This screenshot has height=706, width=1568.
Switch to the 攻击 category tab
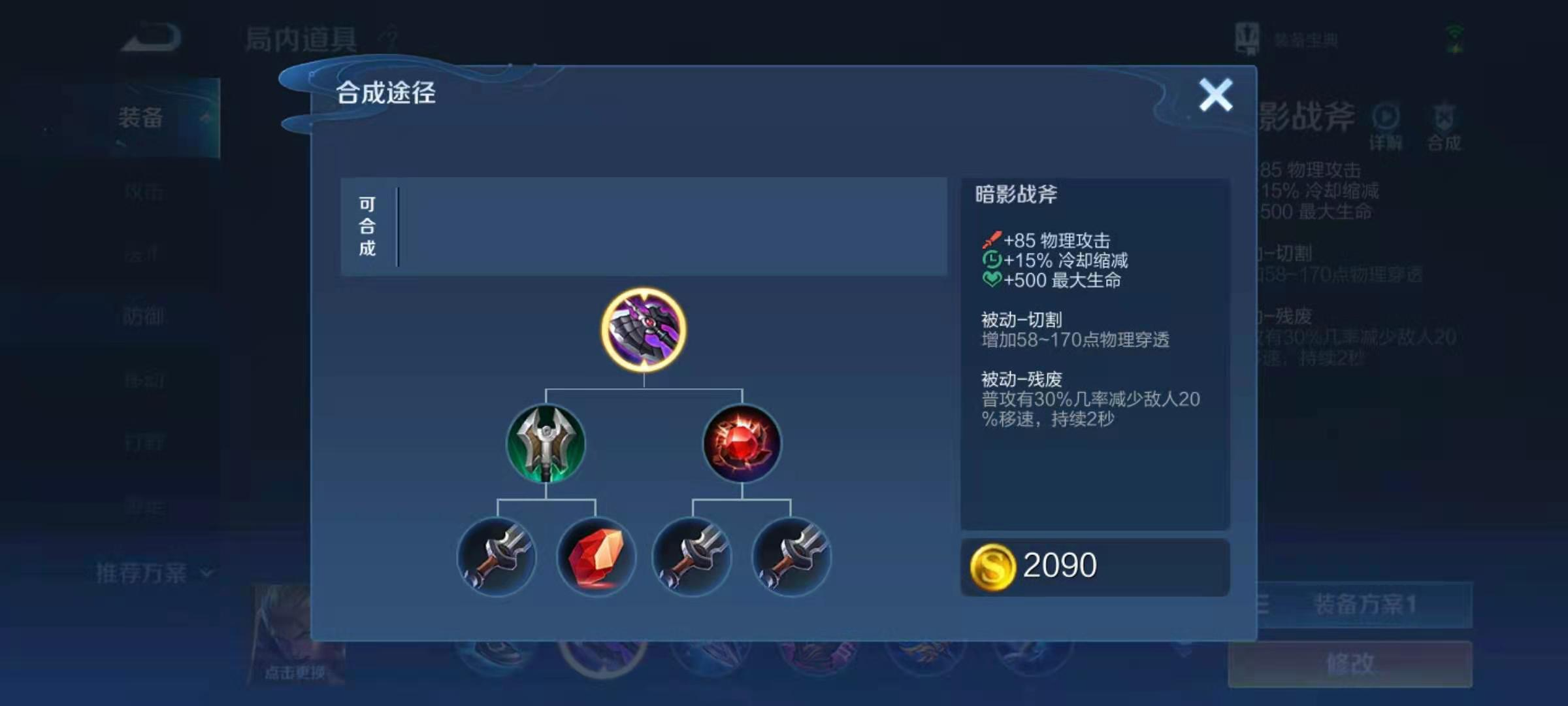tap(145, 190)
